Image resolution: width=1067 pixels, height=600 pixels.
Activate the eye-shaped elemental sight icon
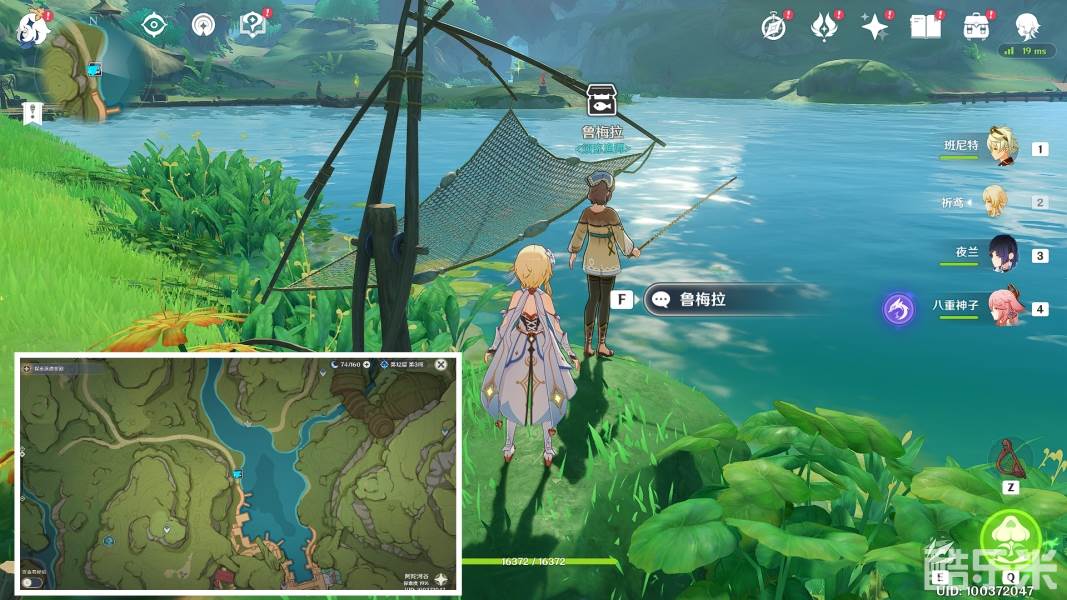[x=153, y=25]
